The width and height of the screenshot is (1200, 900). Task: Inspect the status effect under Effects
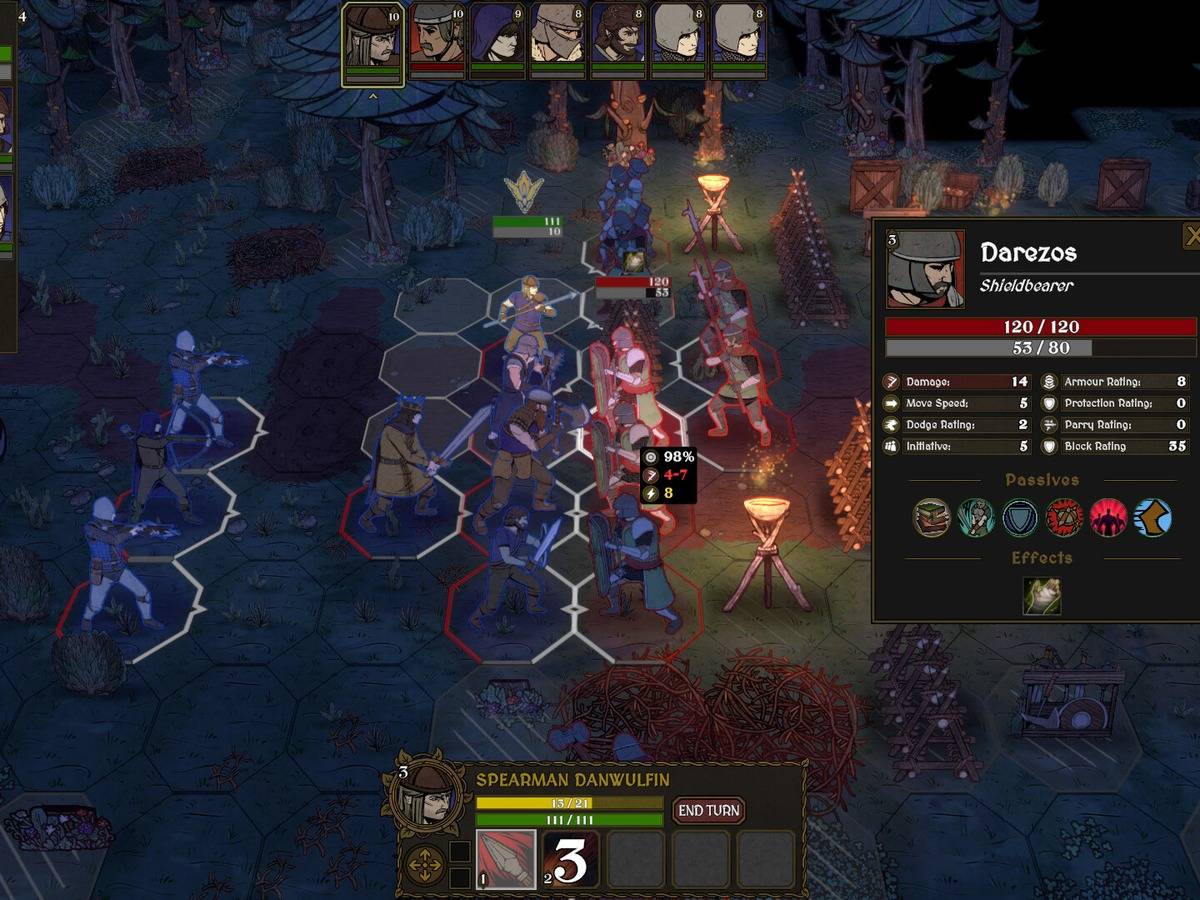pyautogui.click(x=1041, y=596)
